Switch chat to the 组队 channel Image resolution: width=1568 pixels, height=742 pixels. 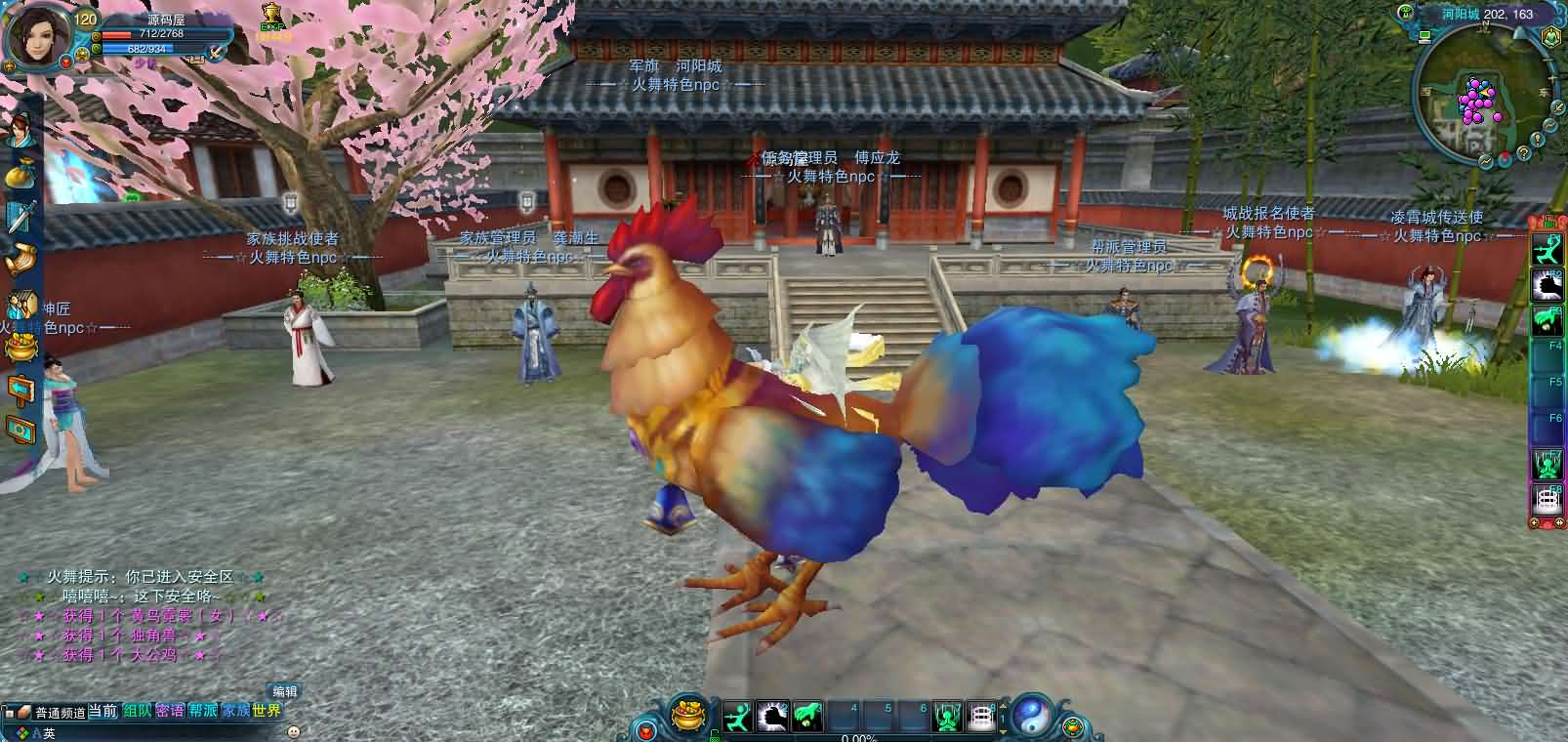(137, 712)
